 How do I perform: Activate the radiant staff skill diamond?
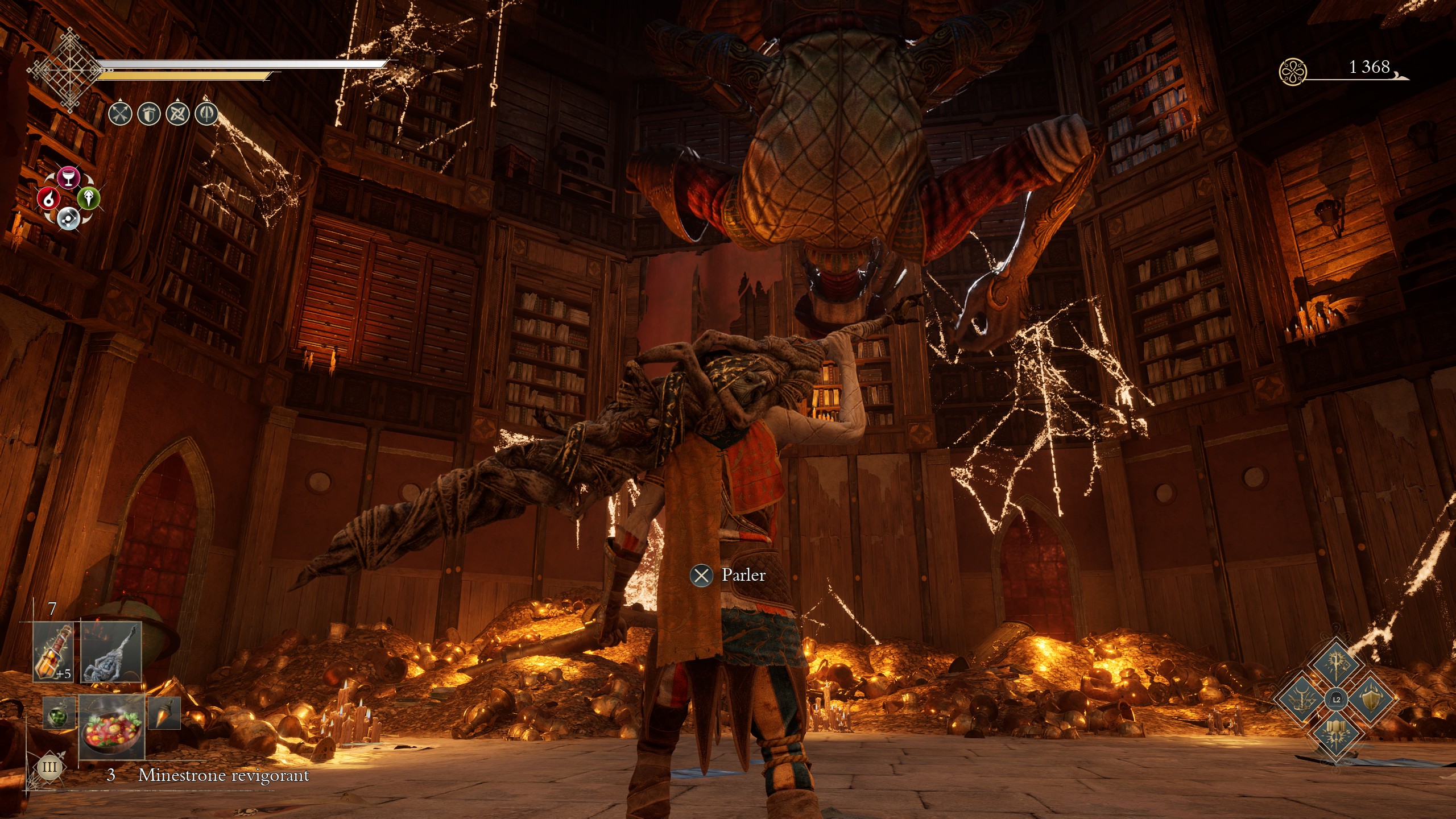click(x=1335, y=664)
